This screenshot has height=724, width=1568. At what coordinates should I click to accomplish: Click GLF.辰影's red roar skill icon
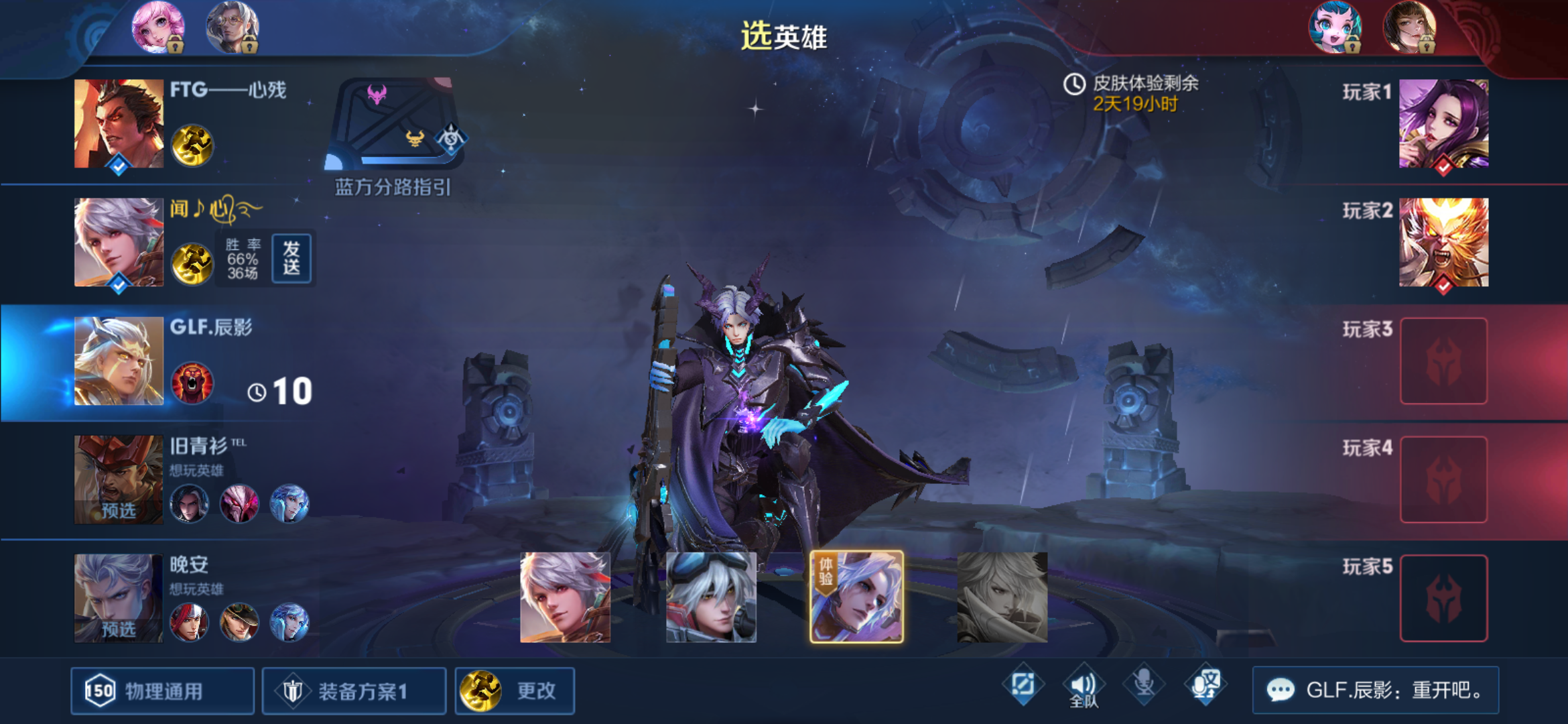[192, 382]
